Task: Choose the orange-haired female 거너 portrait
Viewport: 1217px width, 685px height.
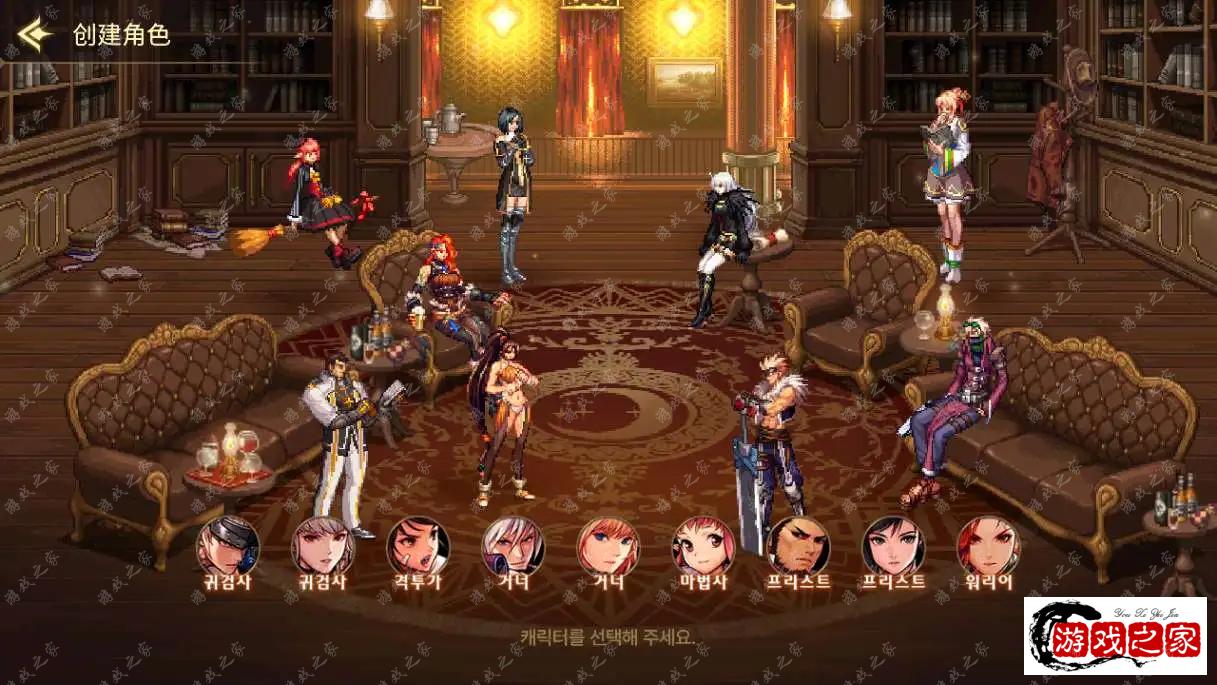Action: tap(608, 546)
